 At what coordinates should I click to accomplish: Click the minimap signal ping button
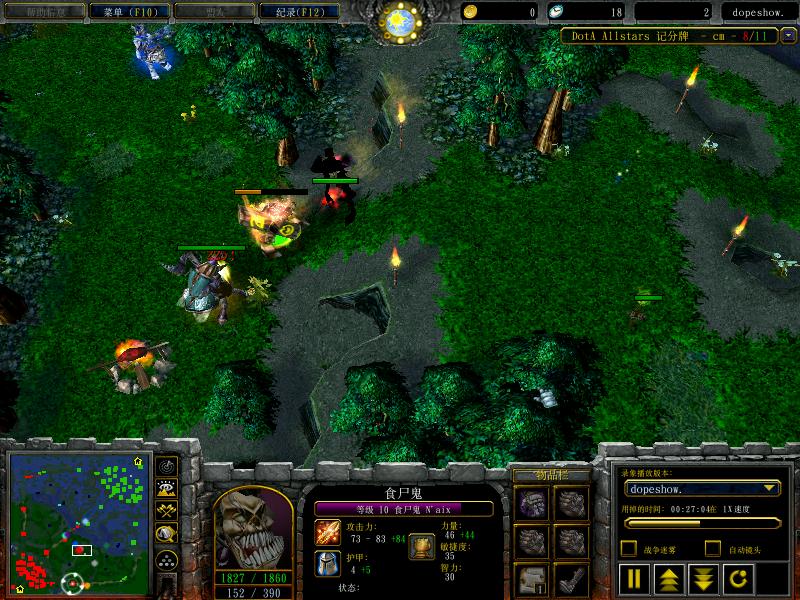[x=167, y=466]
